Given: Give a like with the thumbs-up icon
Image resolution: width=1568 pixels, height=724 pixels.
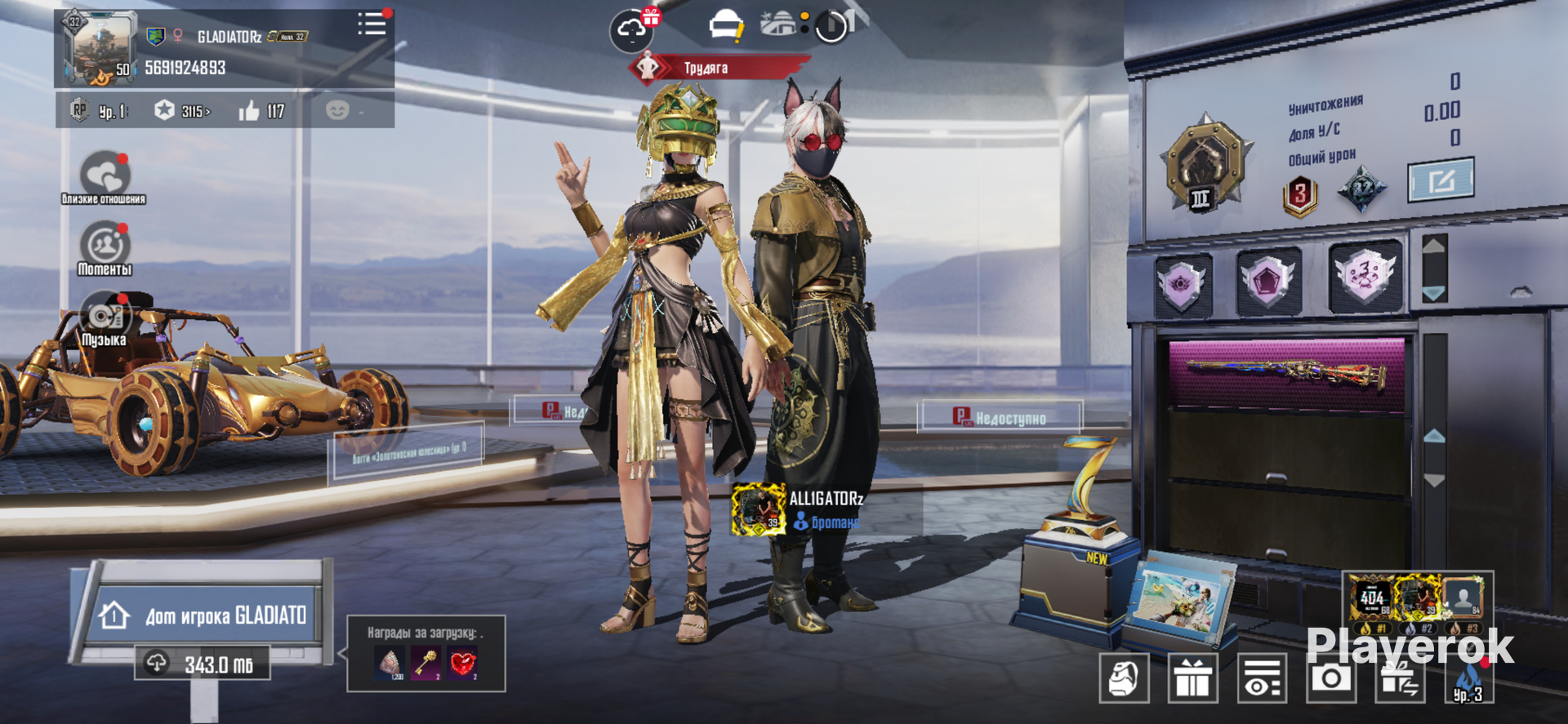Looking at the screenshot, I should coord(249,111).
